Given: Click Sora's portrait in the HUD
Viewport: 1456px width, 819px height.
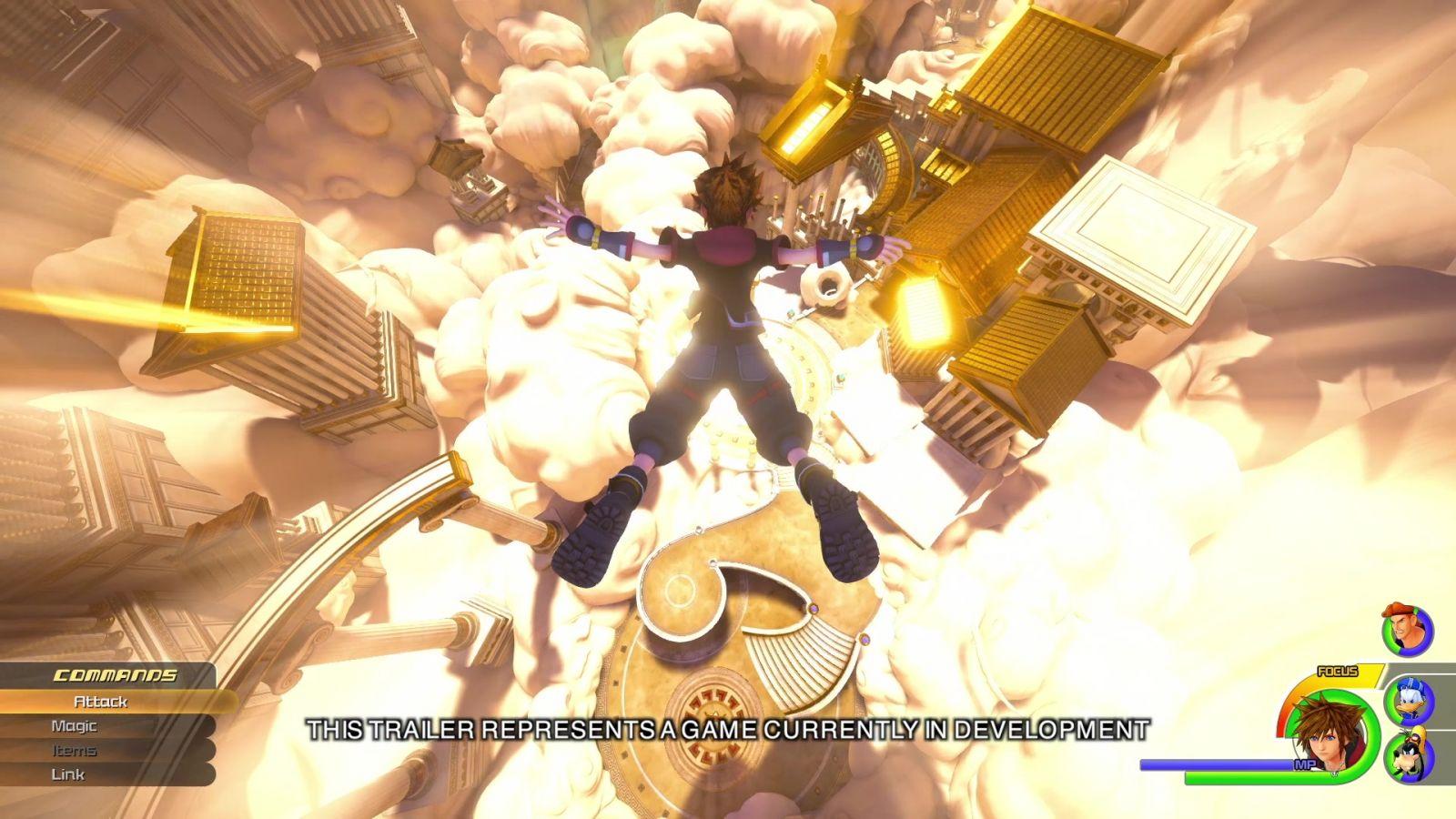Looking at the screenshot, I should click(x=1327, y=733).
